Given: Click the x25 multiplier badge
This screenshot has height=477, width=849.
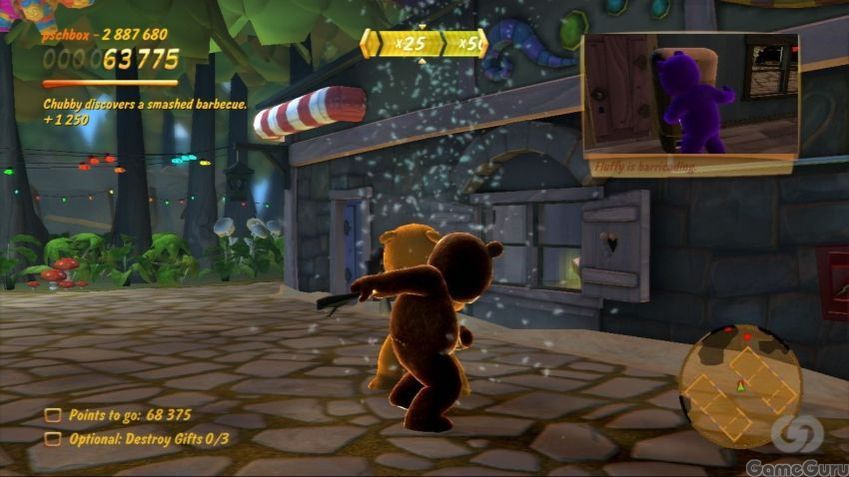Looking at the screenshot, I should click(403, 44).
